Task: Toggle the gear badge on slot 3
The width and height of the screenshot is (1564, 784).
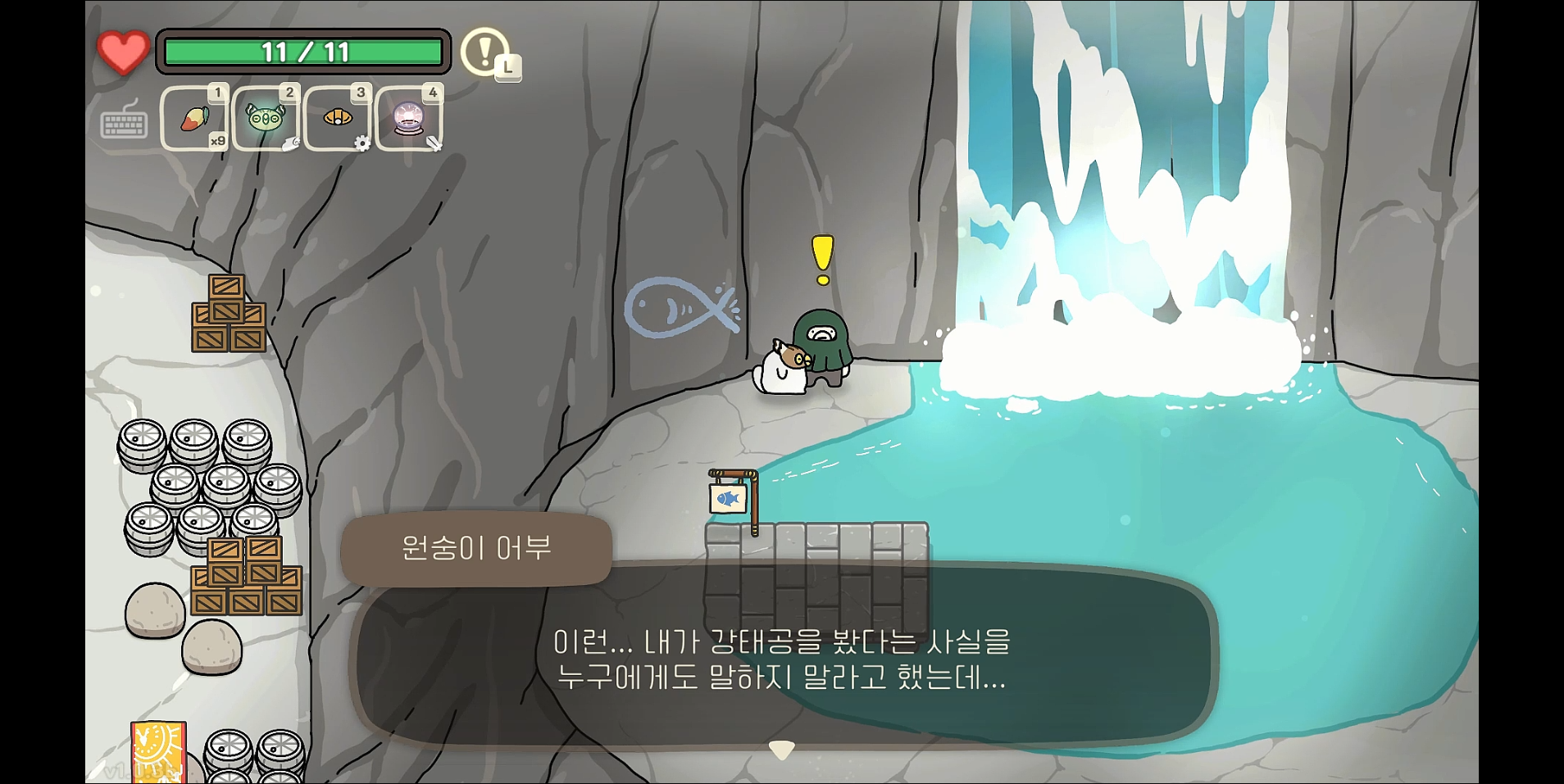Action: [363, 144]
